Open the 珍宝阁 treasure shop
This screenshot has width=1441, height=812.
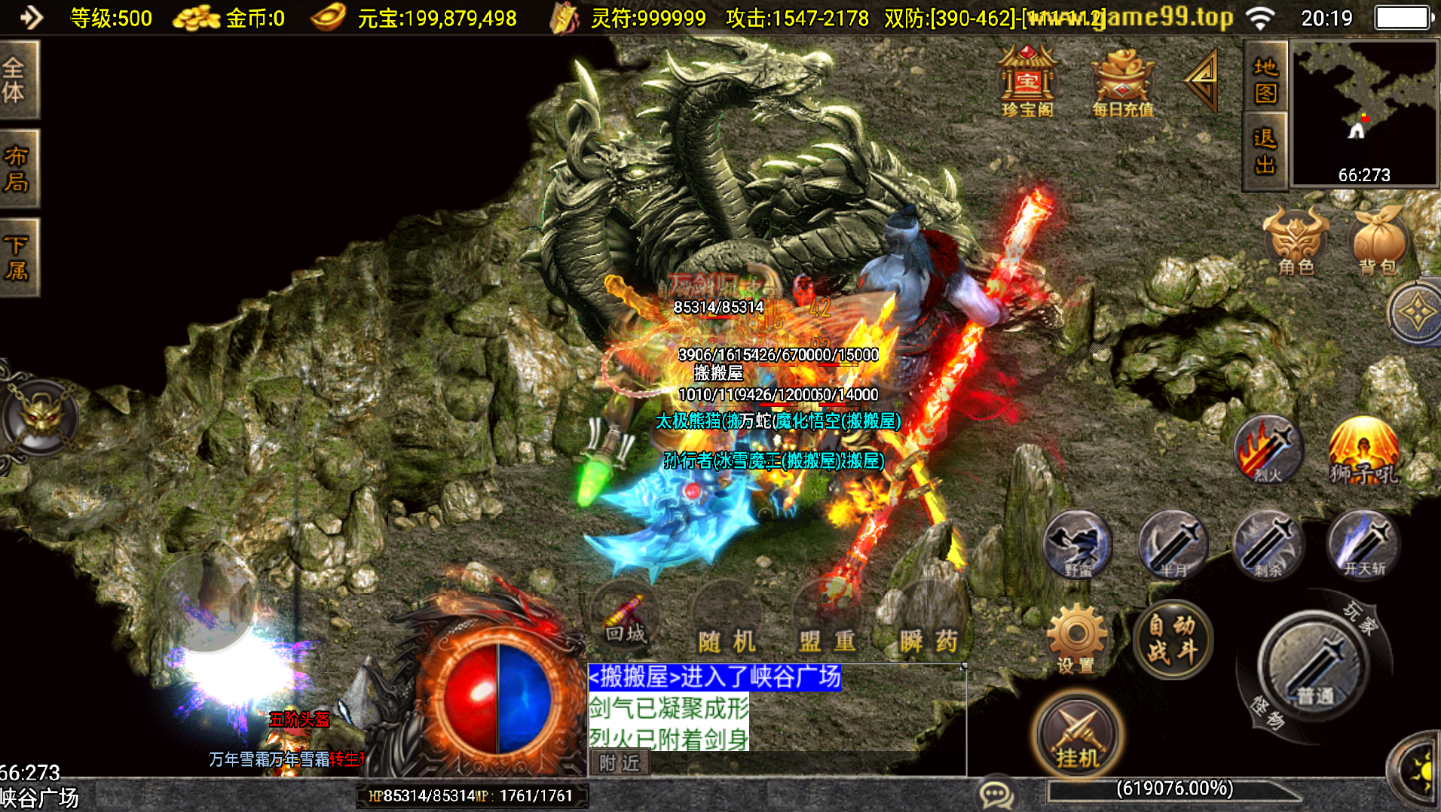coord(1027,78)
